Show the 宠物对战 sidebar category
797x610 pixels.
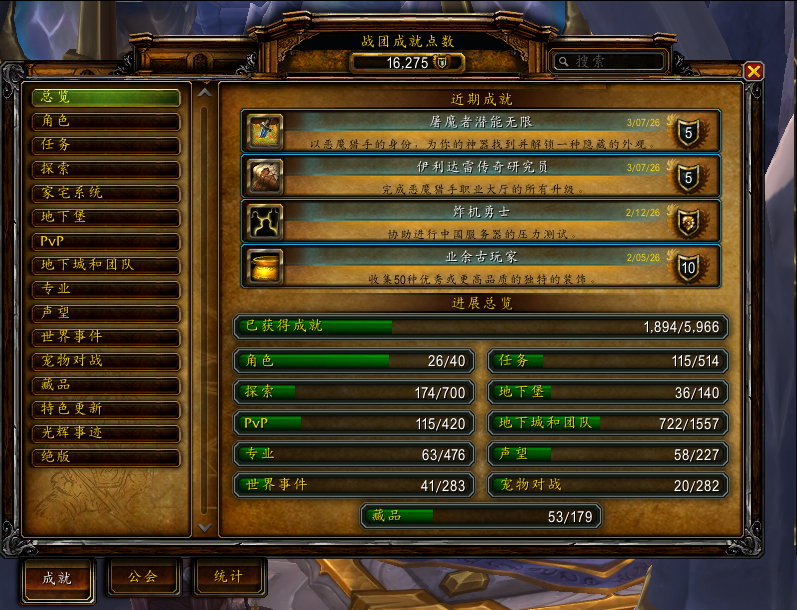(x=106, y=361)
